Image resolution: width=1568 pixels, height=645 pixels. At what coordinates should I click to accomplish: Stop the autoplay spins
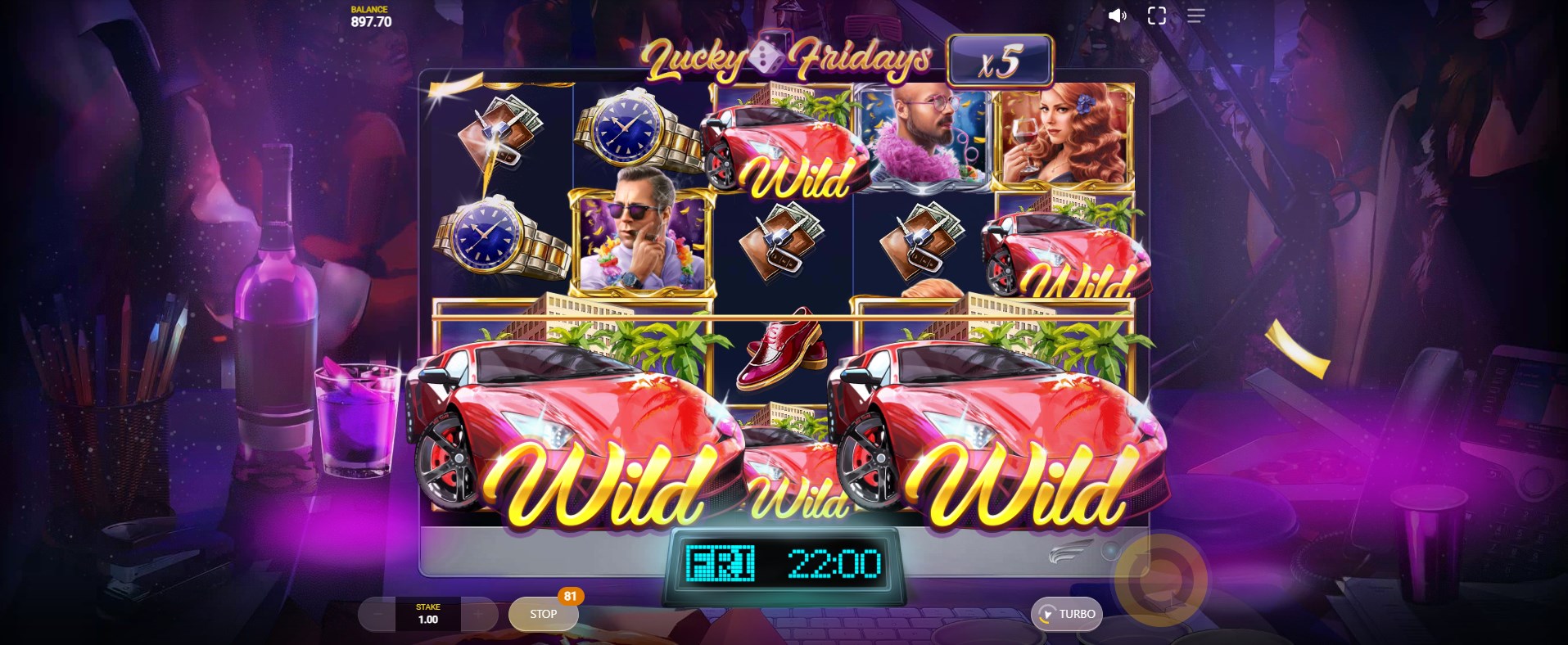(543, 614)
